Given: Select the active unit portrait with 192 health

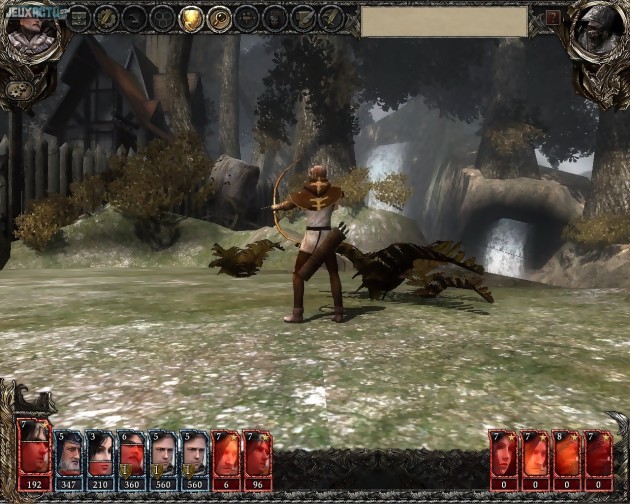Looking at the screenshot, I should coord(35,455).
